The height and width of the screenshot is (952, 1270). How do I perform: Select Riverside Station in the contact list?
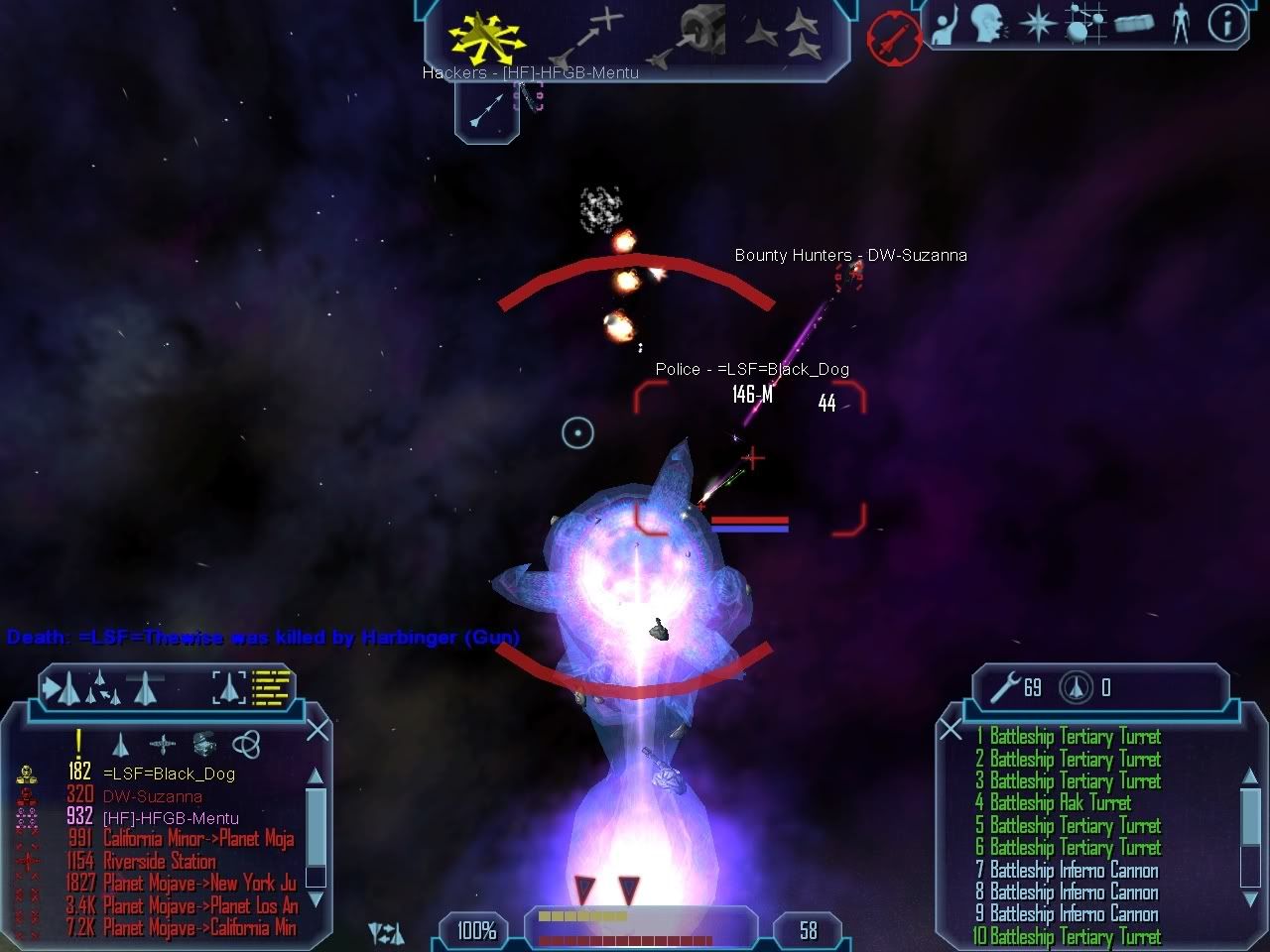point(159,861)
